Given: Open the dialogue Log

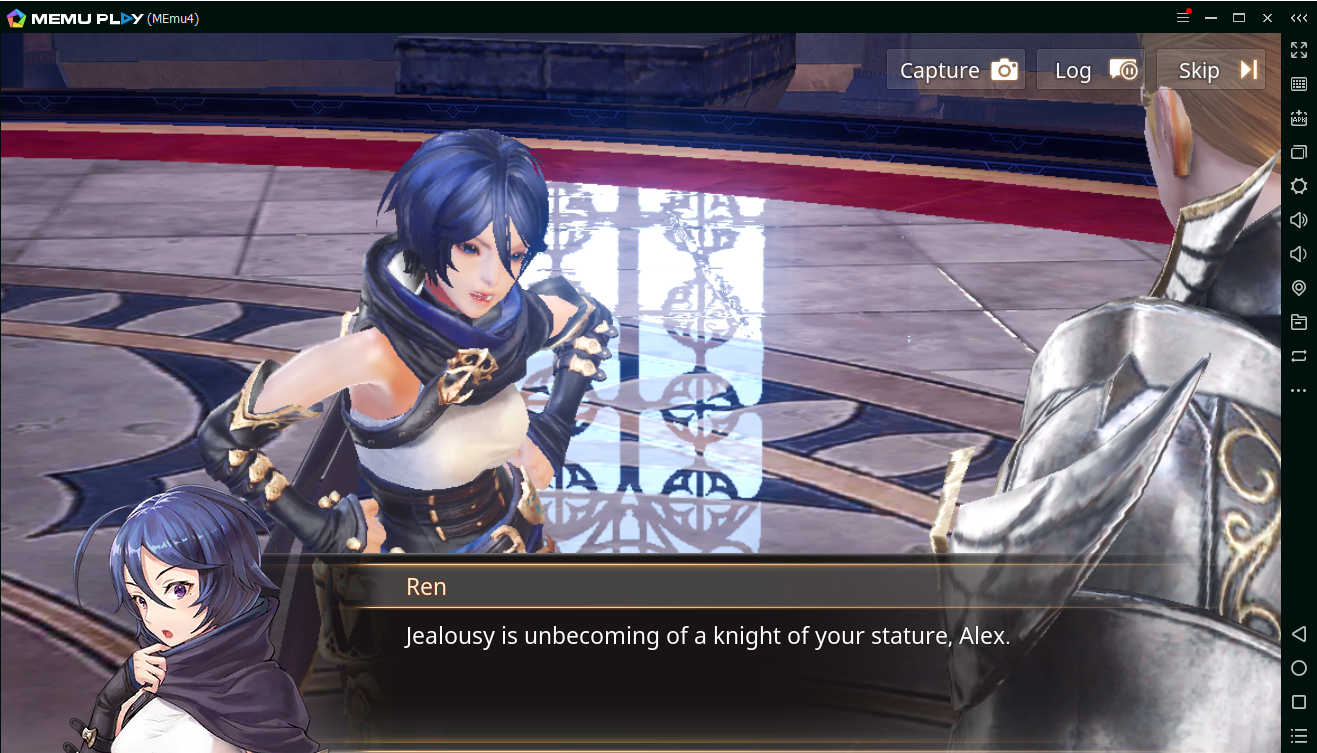Looking at the screenshot, I should (1089, 70).
